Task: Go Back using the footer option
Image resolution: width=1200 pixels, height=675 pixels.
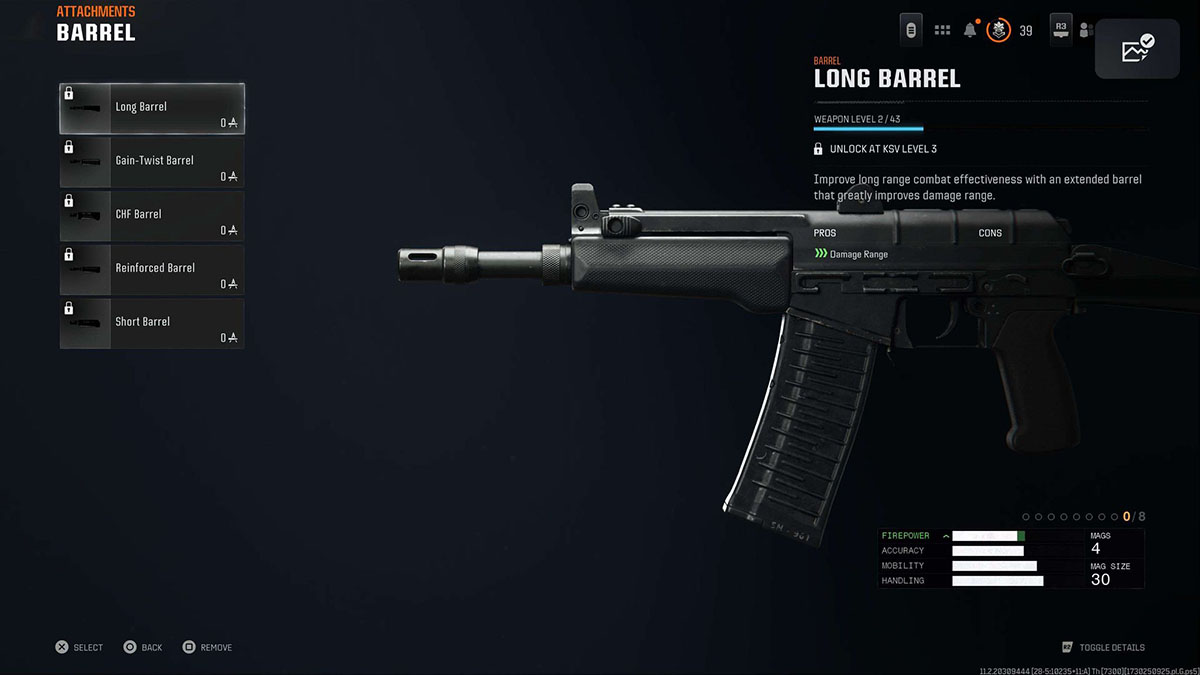Action: click(143, 647)
